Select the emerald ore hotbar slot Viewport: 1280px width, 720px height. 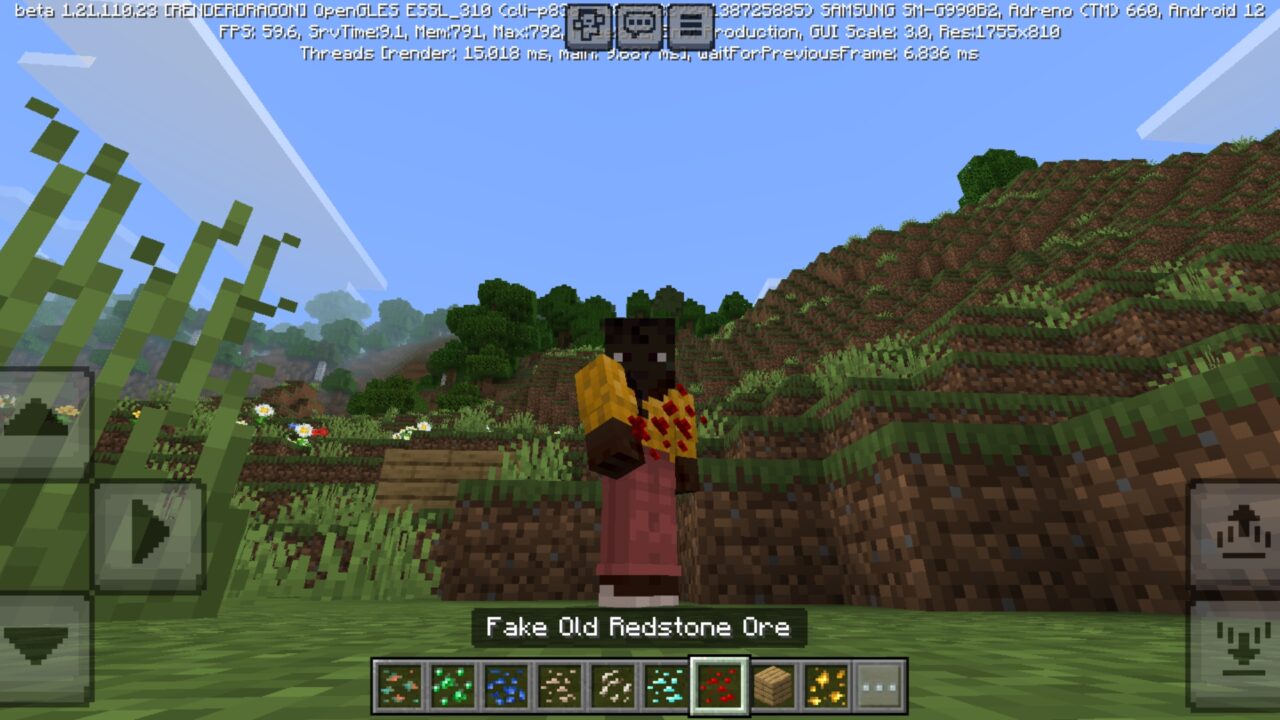pyautogui.click(x=451, y=685)
